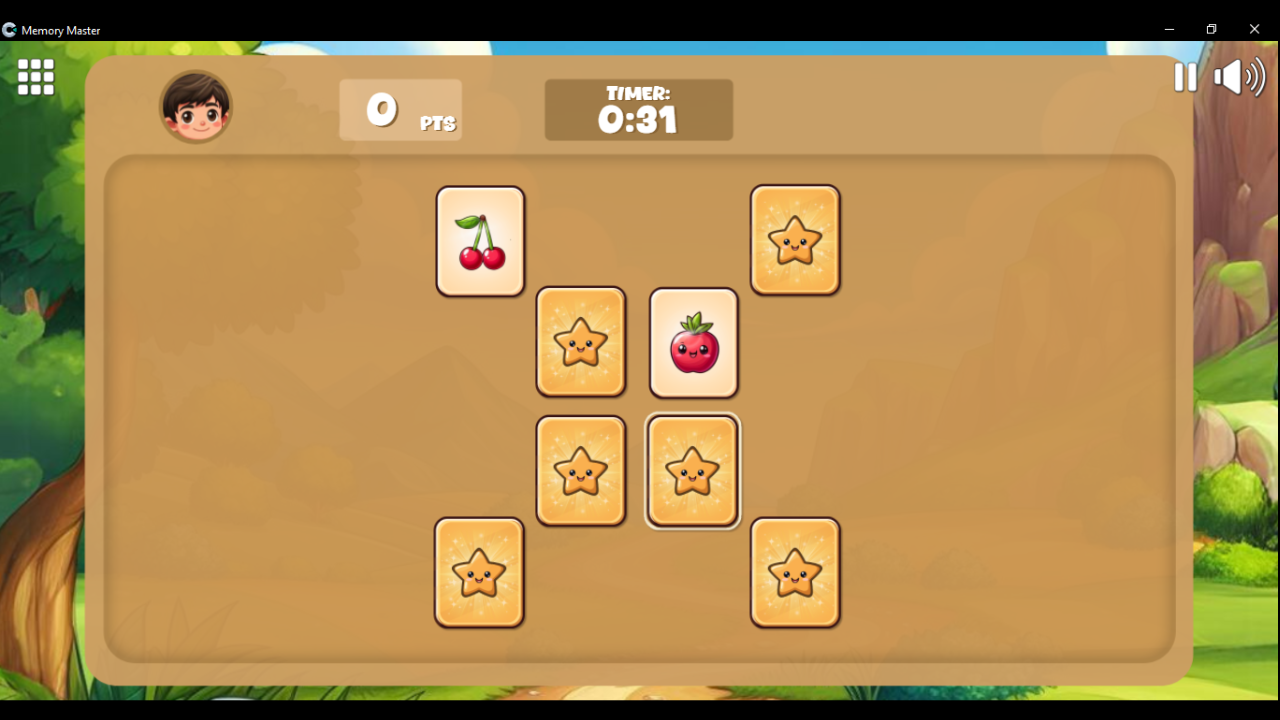Click the Memory Master title bar logo
The image size is (1280, 720).
coord(9,30)
